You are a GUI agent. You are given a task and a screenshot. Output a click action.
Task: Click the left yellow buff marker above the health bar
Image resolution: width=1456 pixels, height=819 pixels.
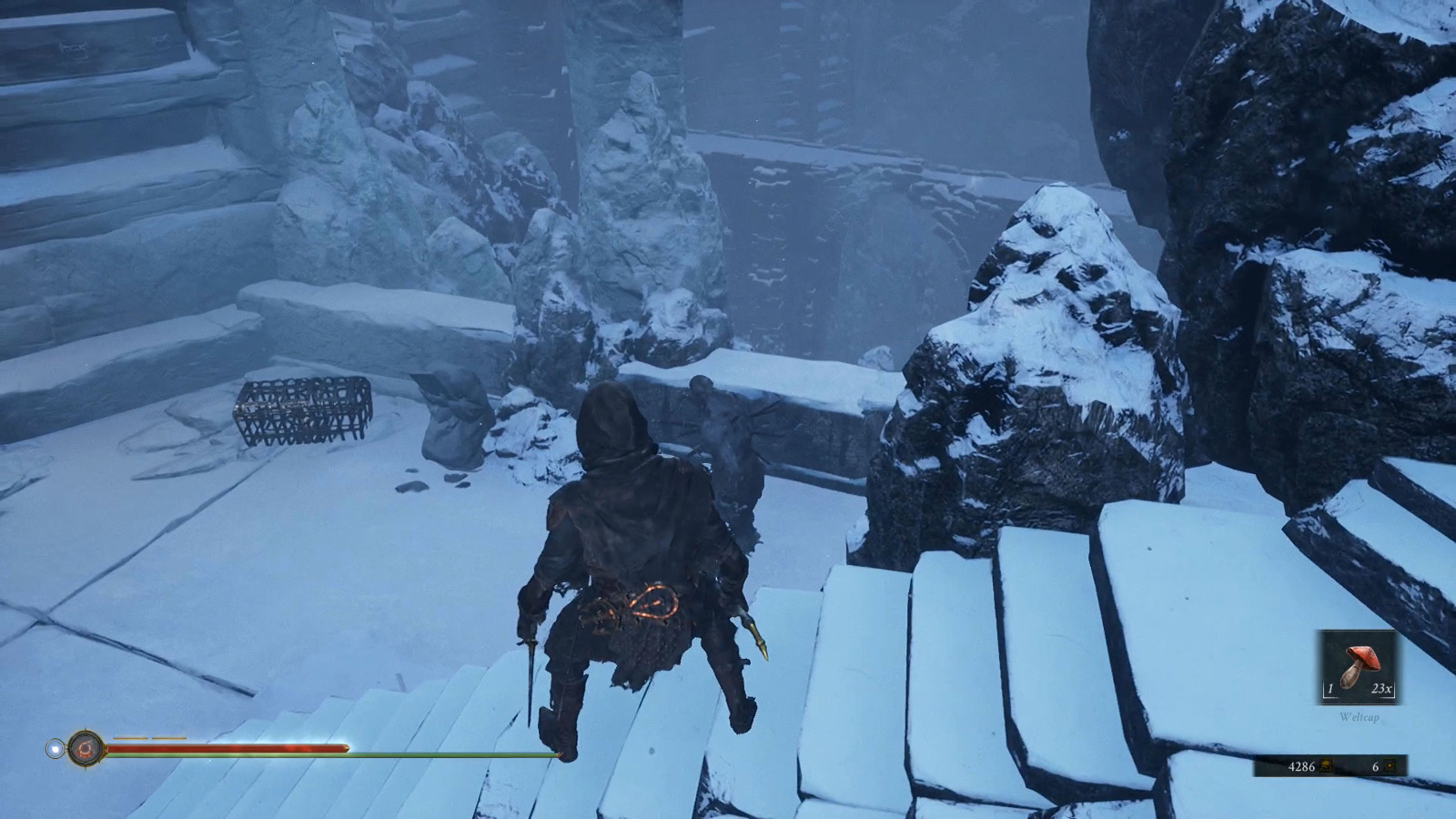point(130,738)
